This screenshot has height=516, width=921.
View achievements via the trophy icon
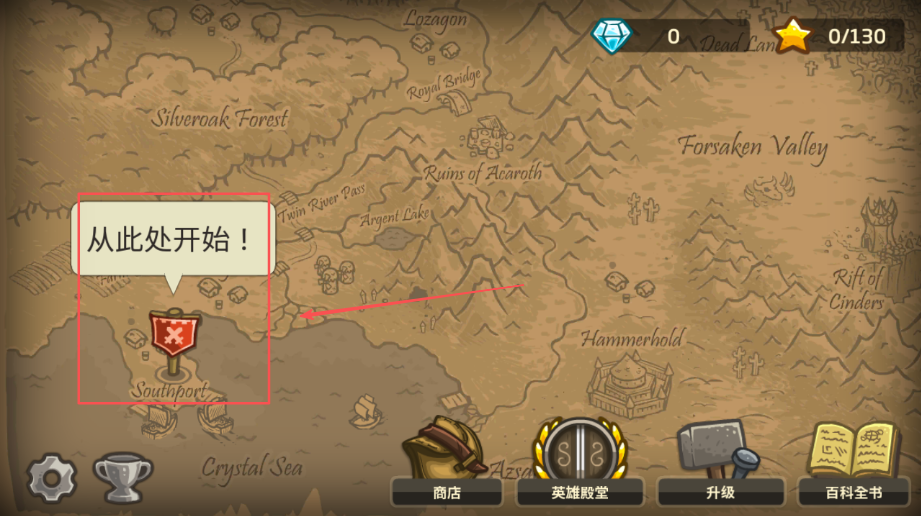click(122, 476)
